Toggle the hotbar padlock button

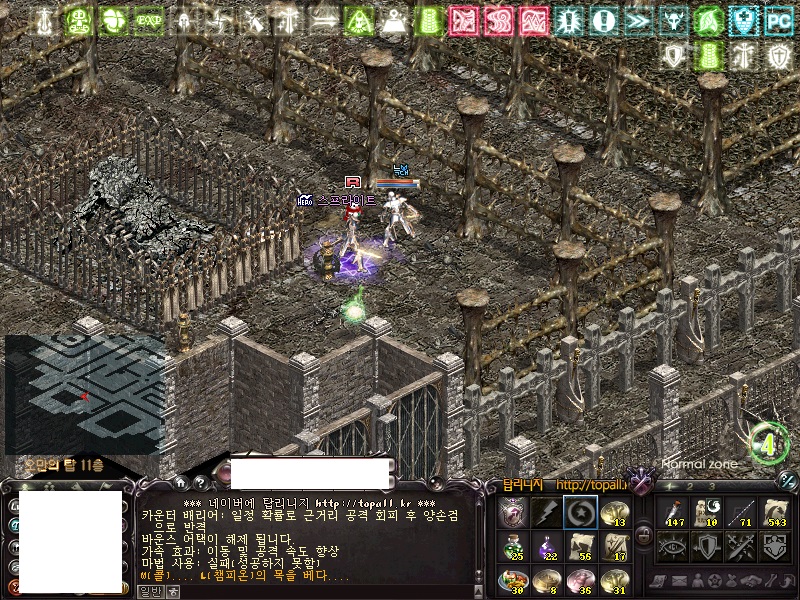[x=644, y=536]
